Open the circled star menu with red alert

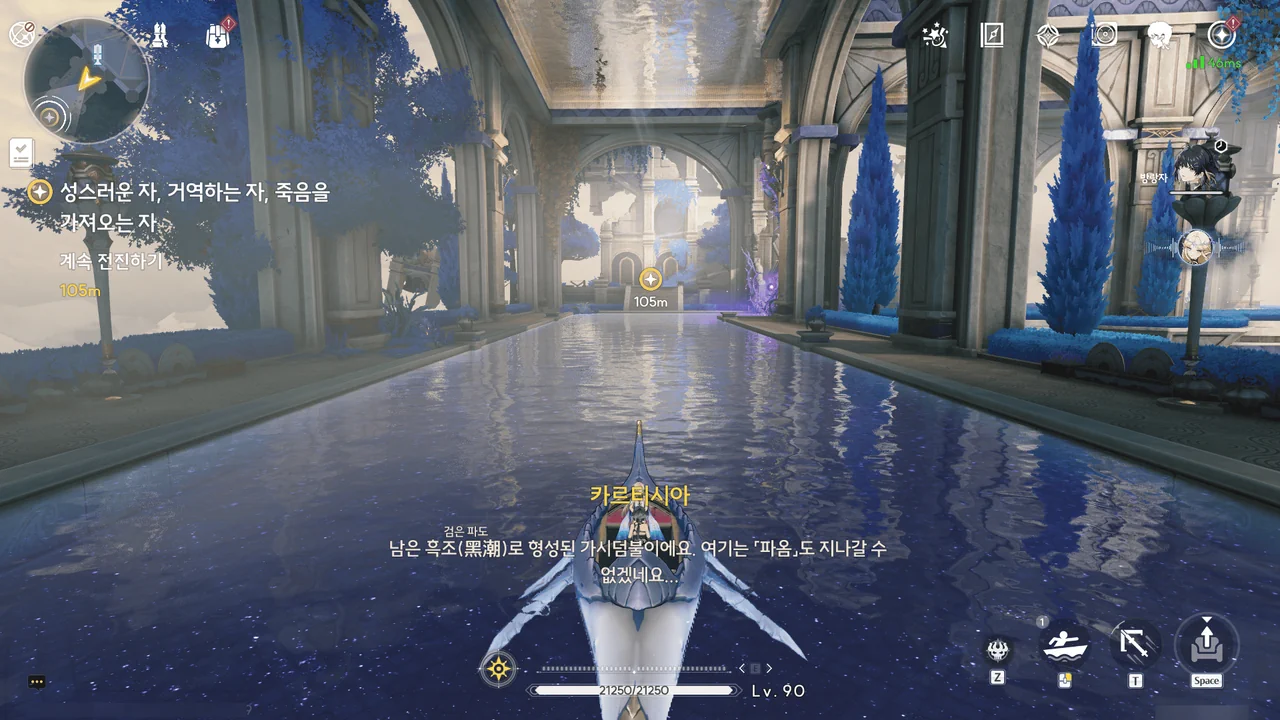tap(1221, 36)
